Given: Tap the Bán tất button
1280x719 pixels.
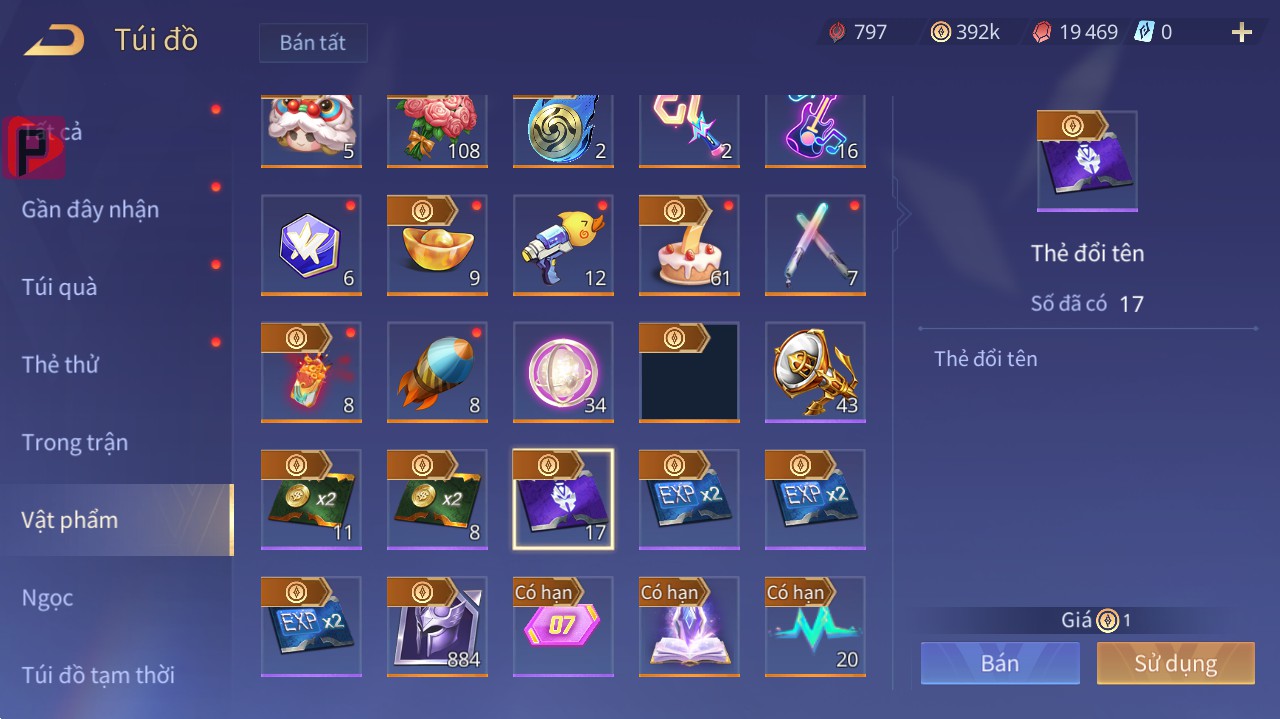Looking at the screenshot, I should pos(313,43).
